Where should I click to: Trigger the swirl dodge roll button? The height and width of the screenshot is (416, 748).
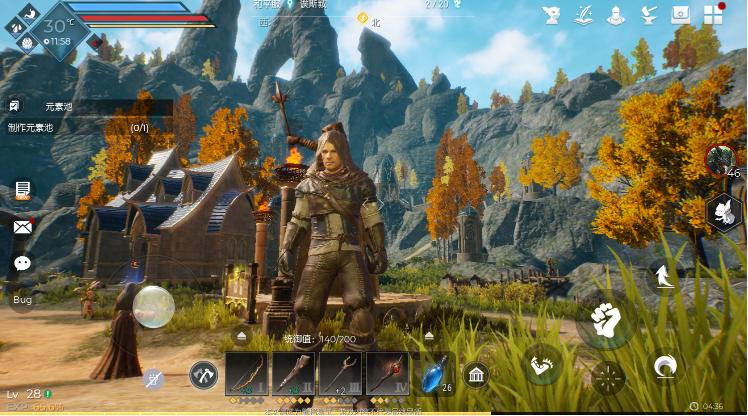pos(666,366)
